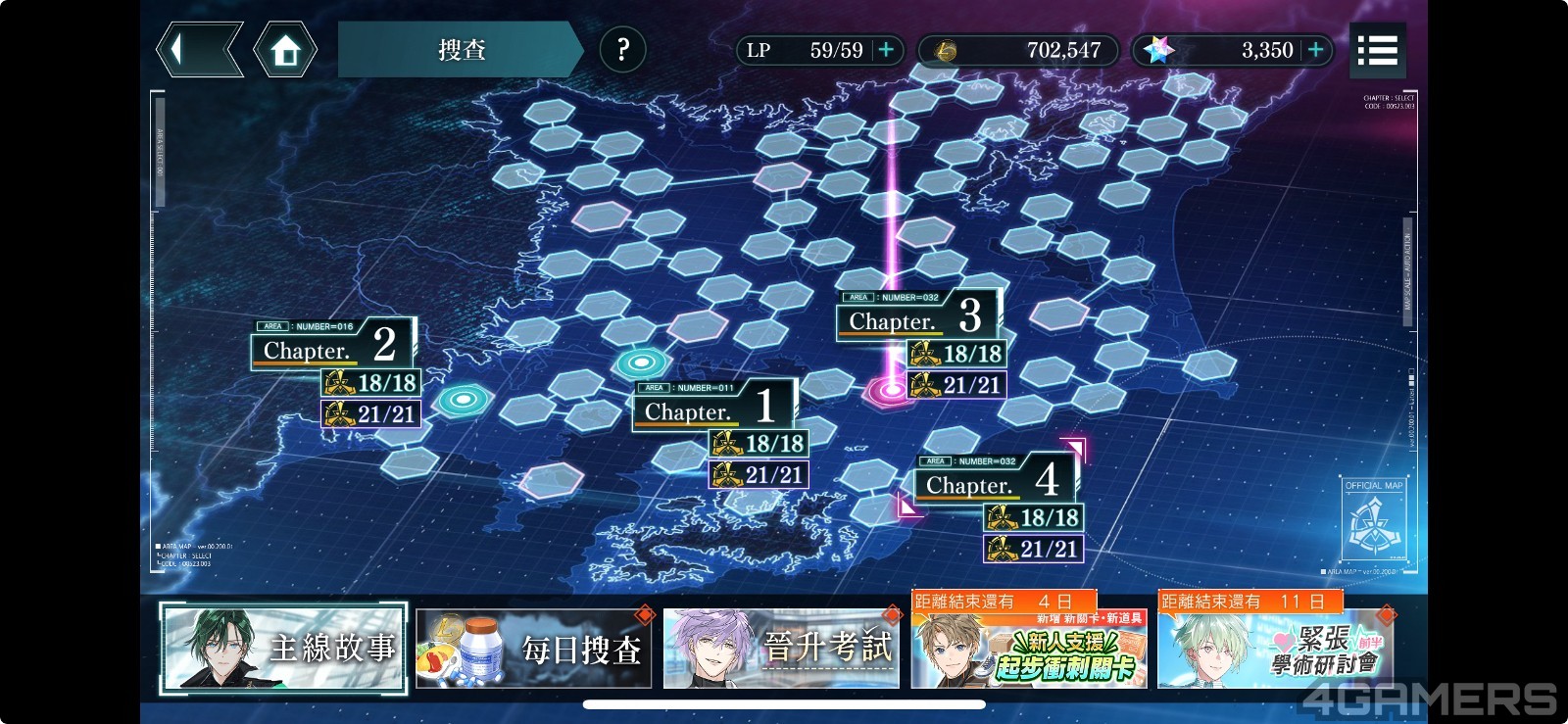Open 晉升考試 promotion exam
The height and width of the screenshot is (724, 1568).
(x=781, y=648)
